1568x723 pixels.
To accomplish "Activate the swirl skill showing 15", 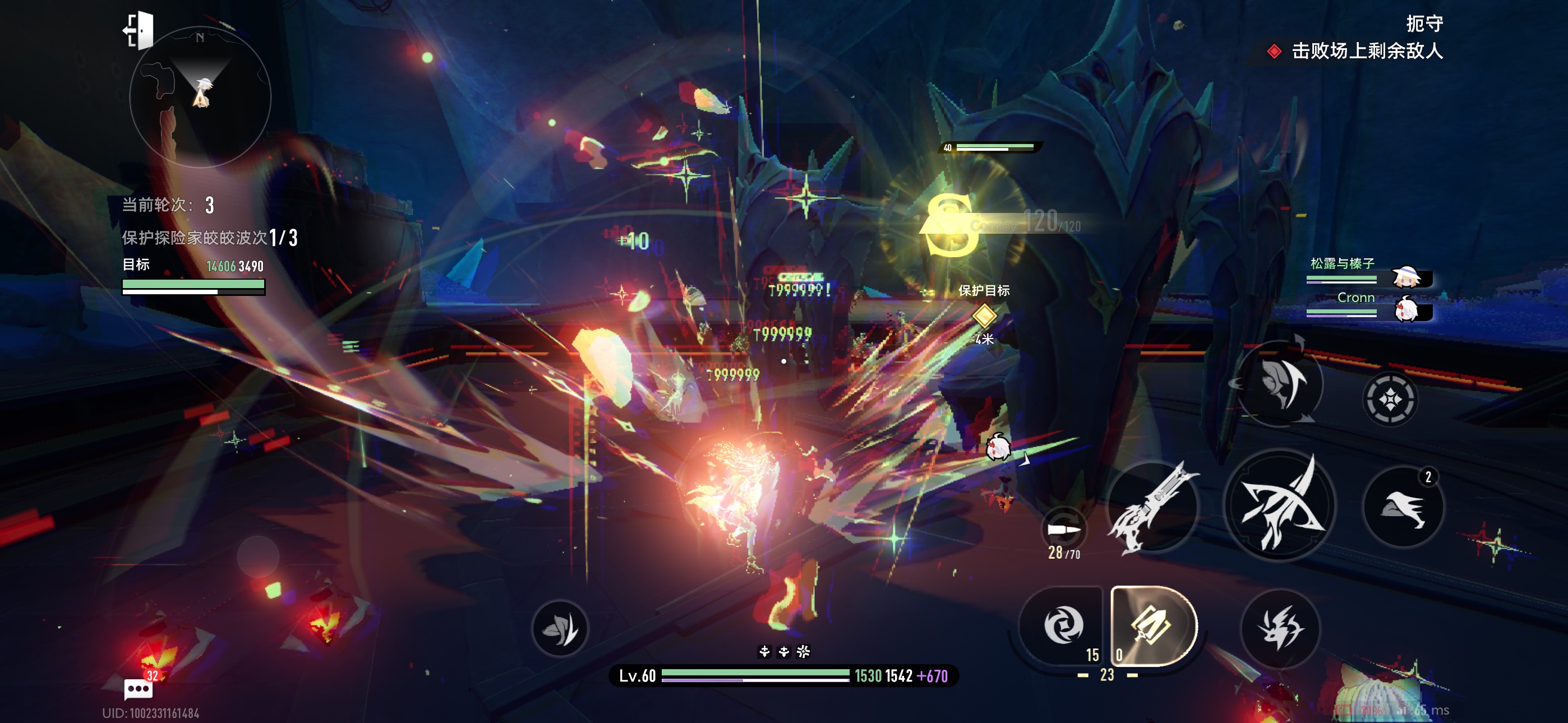I will 1063,625.
